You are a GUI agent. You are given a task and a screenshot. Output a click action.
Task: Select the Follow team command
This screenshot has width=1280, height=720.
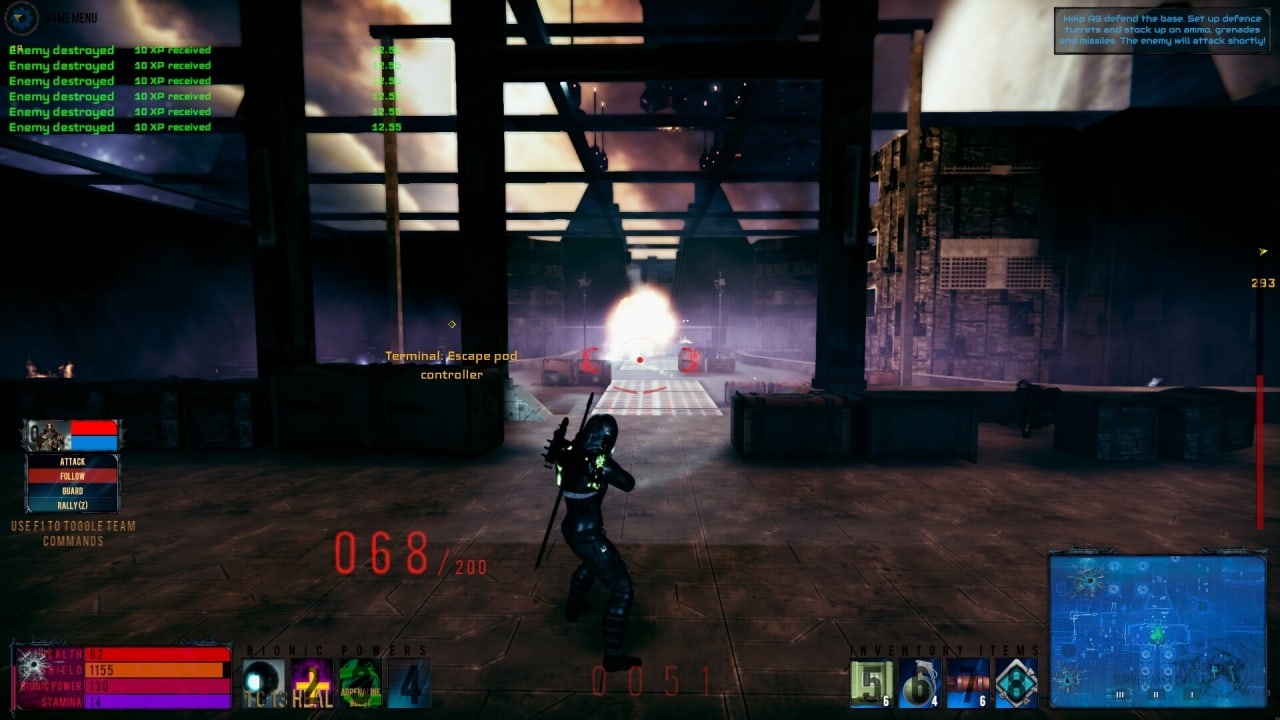tap(72, 477)
